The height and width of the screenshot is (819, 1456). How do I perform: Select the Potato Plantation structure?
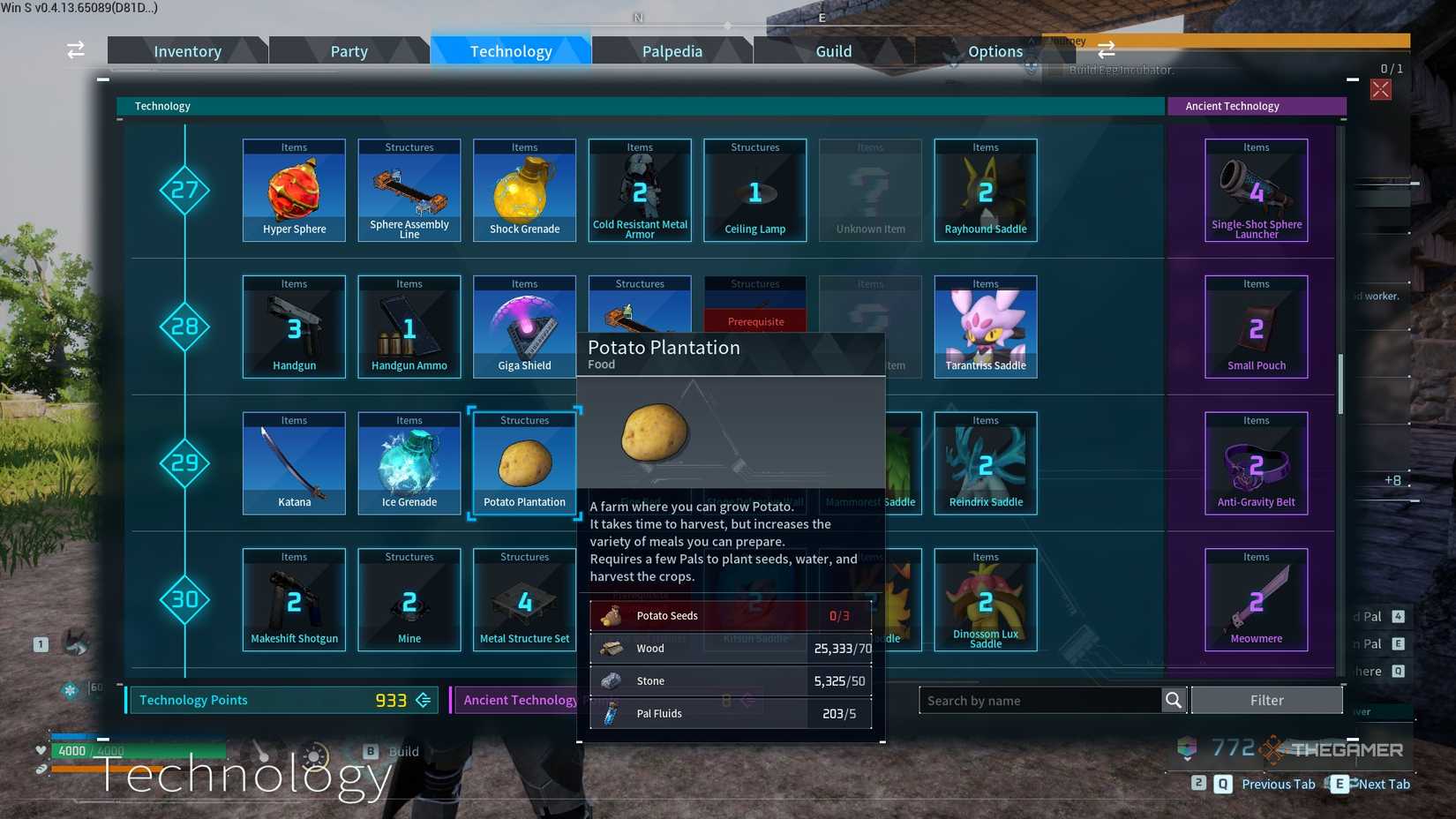click(x=524, y=463)
